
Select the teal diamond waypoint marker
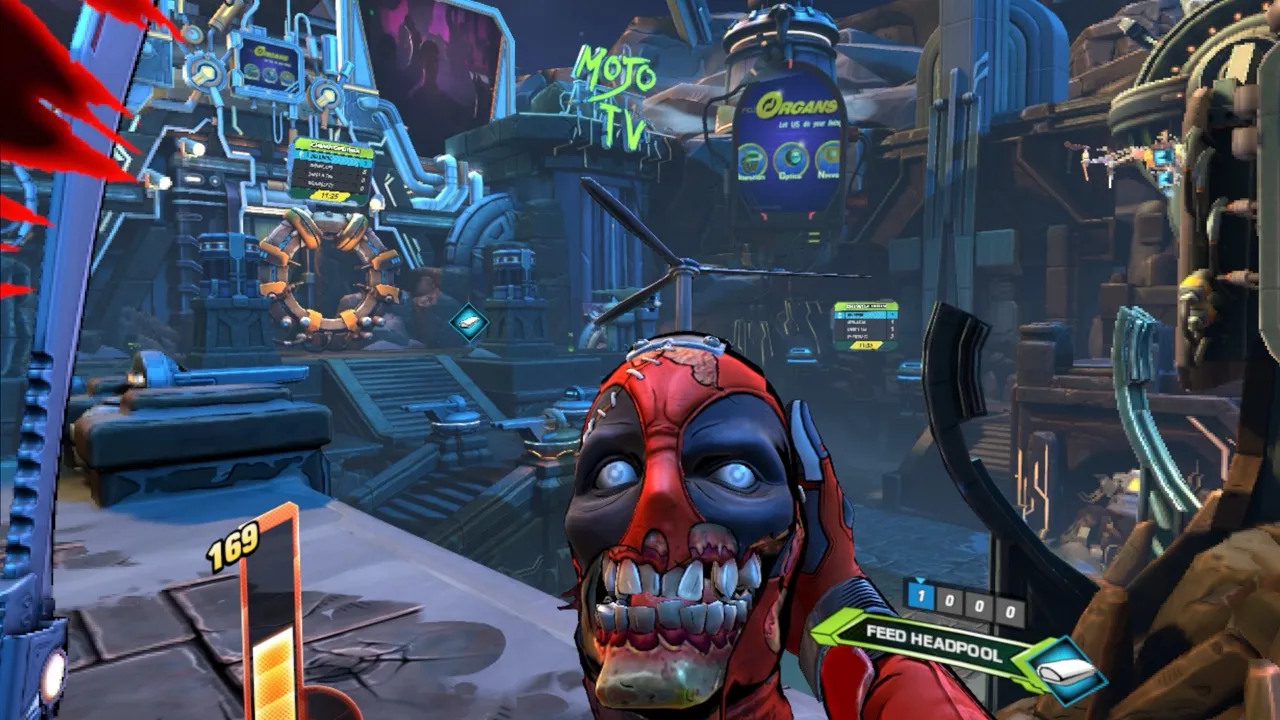point(468,322)
